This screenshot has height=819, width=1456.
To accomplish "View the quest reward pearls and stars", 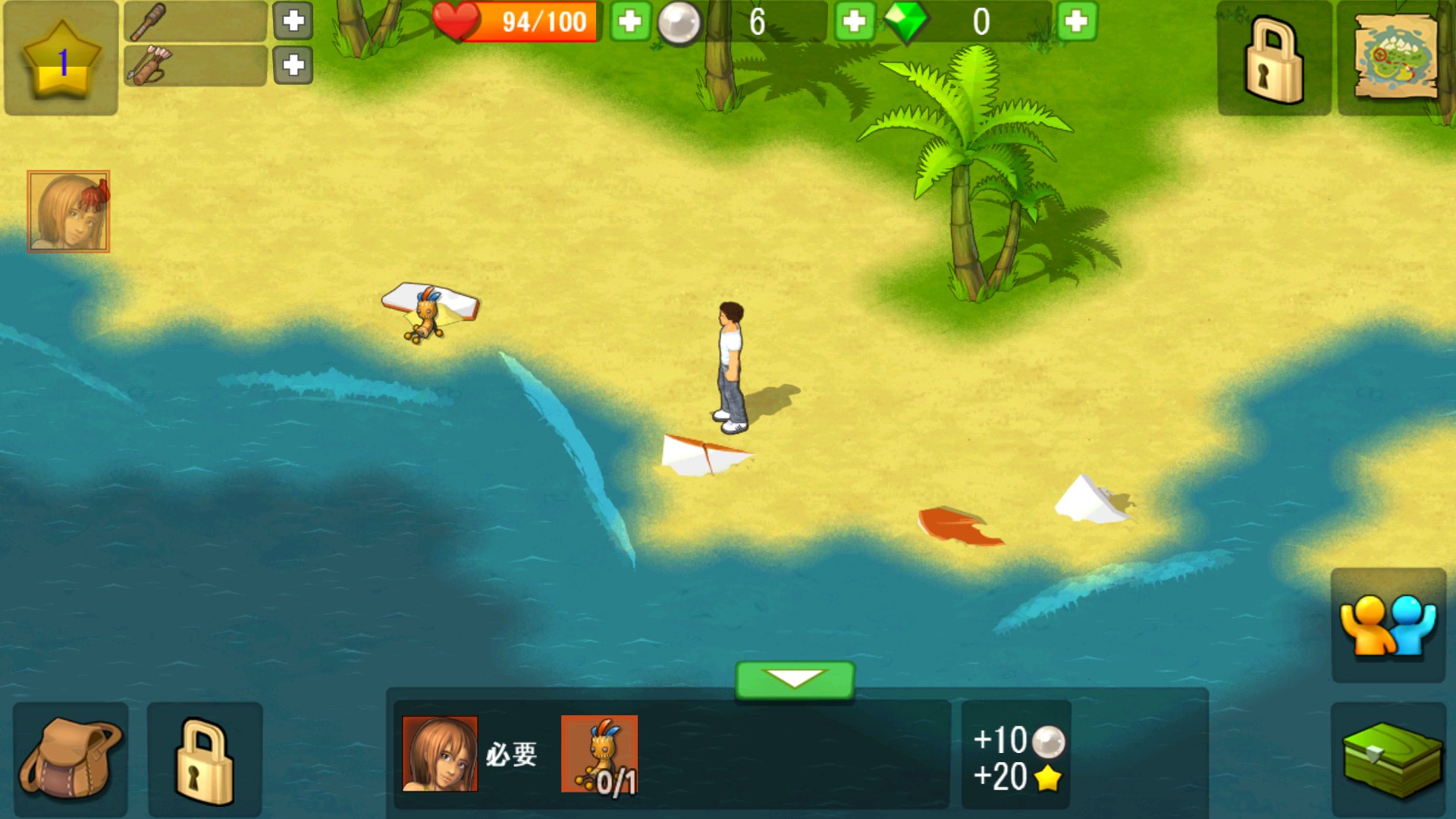I will coord(1016,757).
